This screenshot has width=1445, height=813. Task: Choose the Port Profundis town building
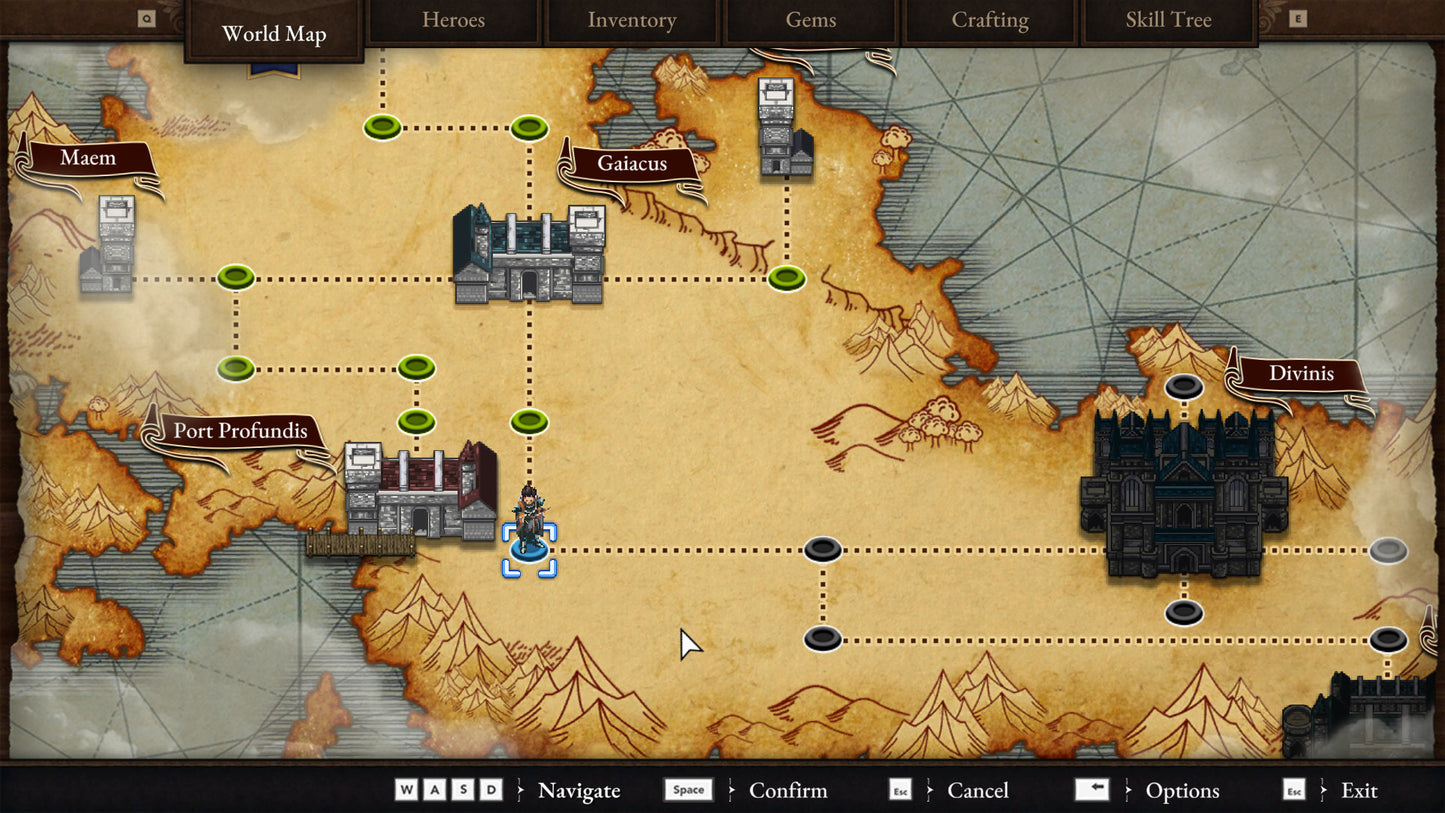(420, 492)
